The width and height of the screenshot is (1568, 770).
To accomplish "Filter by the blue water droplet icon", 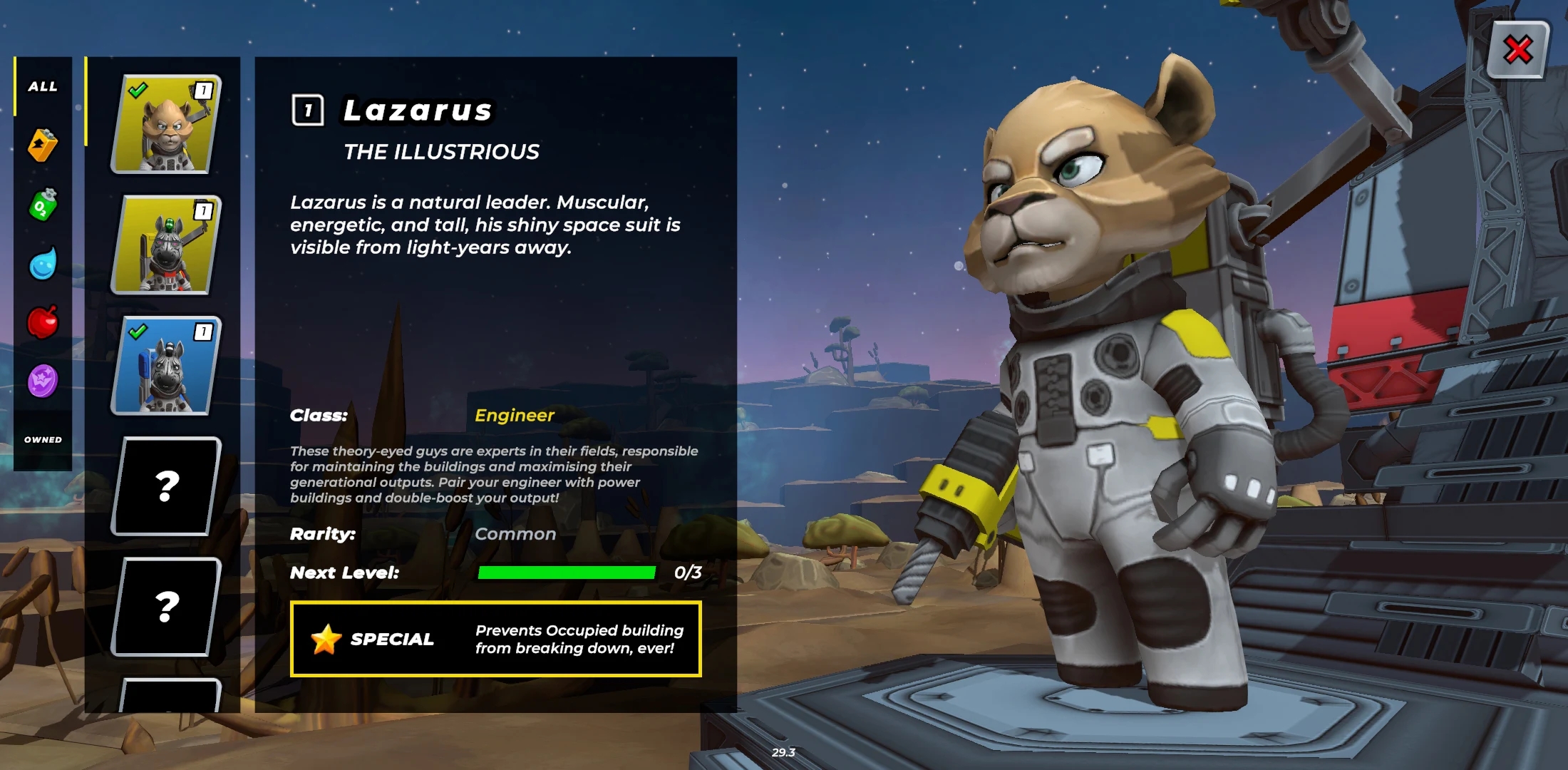I will click(43, 264).
